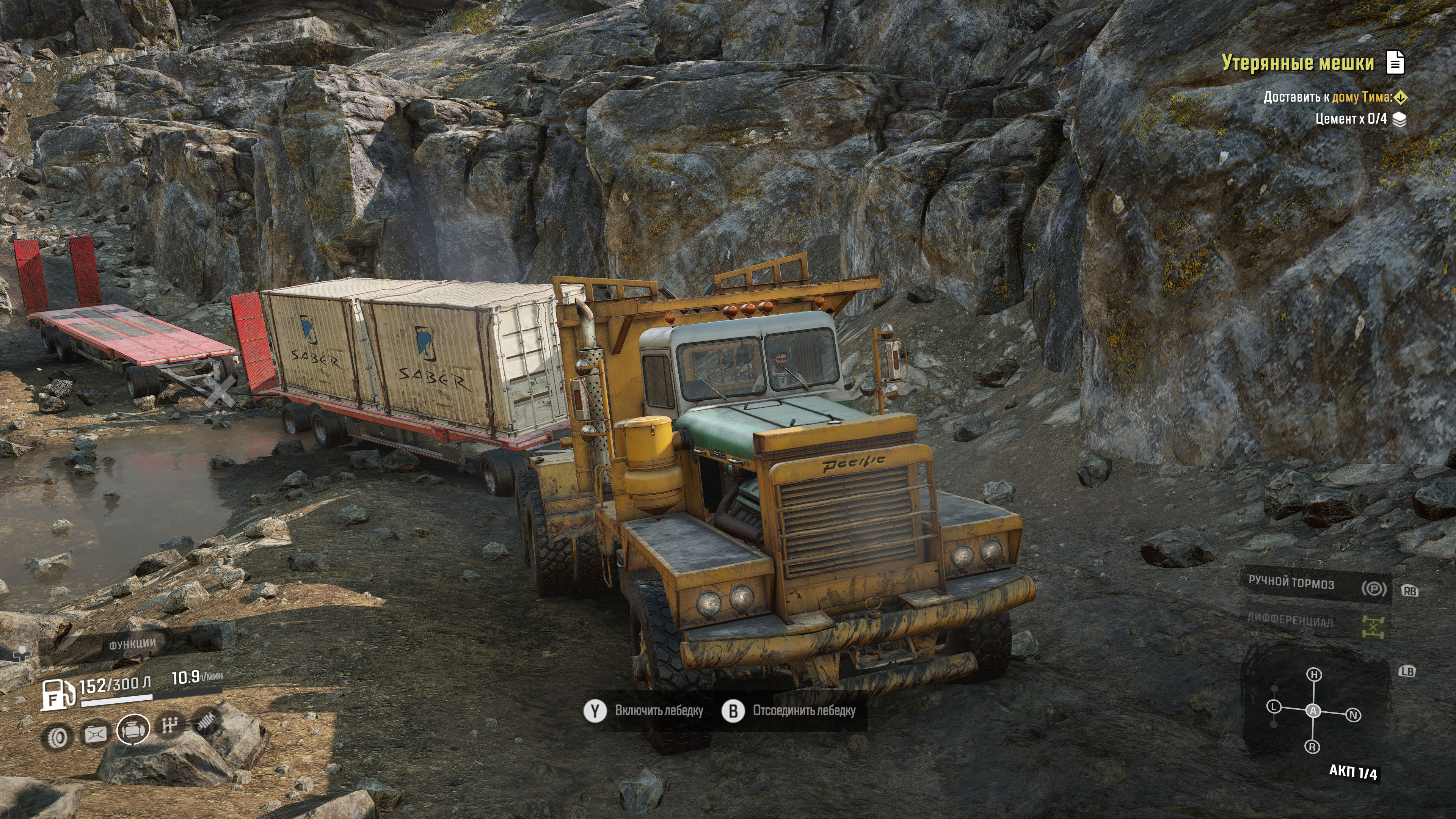Toggle the Ручной тормоз handbrake
Viewport: 1456px width, 819px height.
pos(1373,588)
